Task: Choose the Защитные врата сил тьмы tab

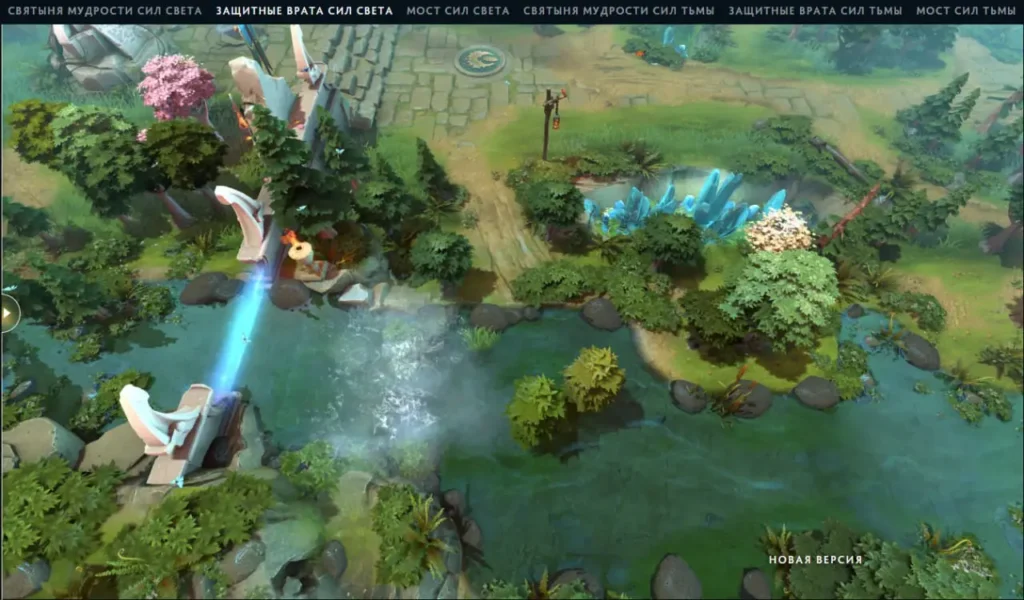Action: 815,11
